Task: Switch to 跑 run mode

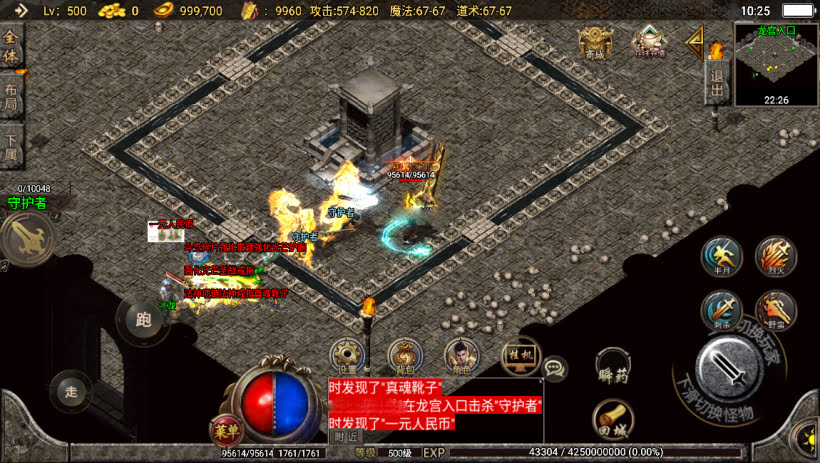Action: click(143, 320)
